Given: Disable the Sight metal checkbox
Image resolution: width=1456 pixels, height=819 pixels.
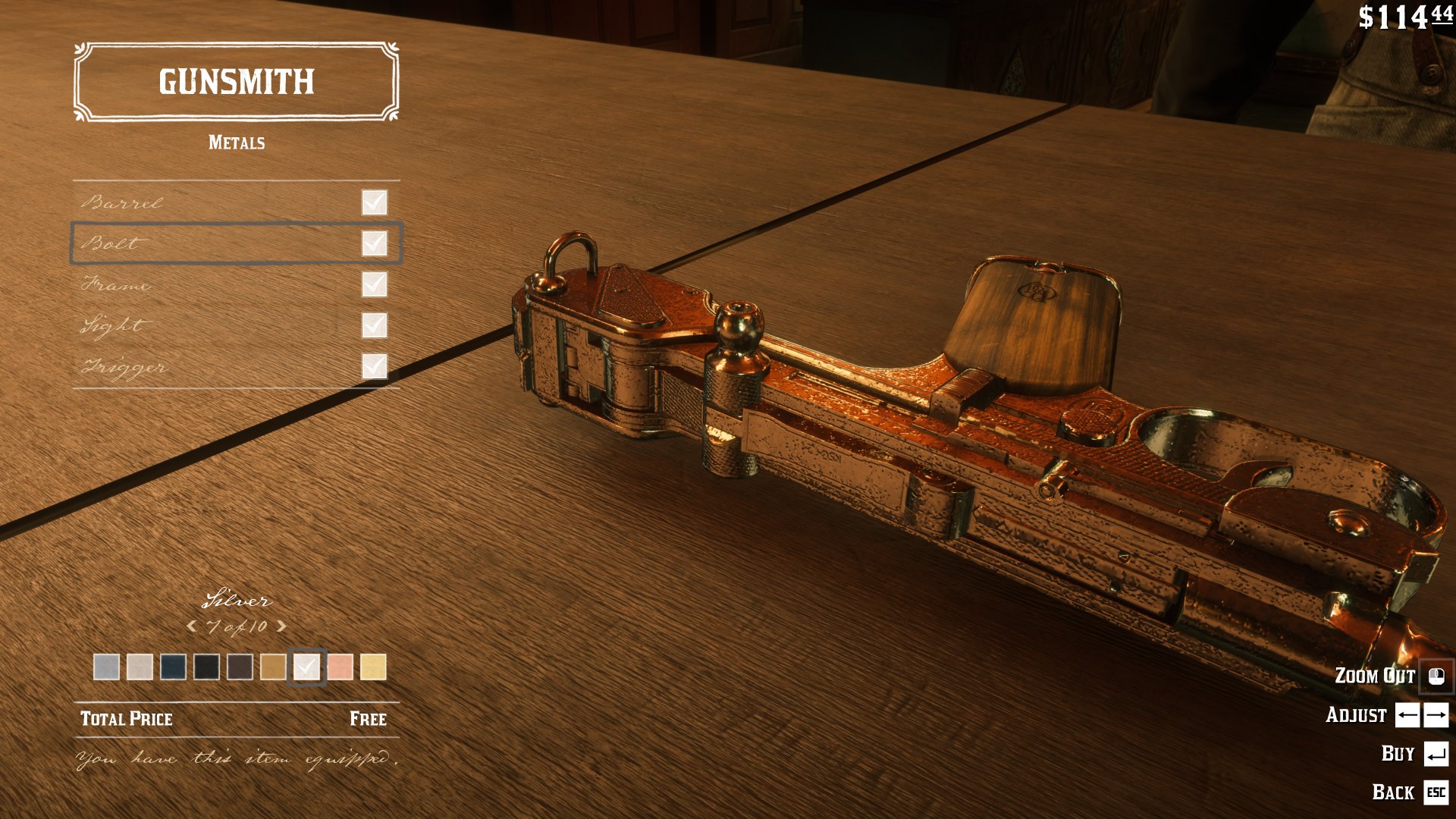Looking at the screenshot, I should click(x=374, y=326).
